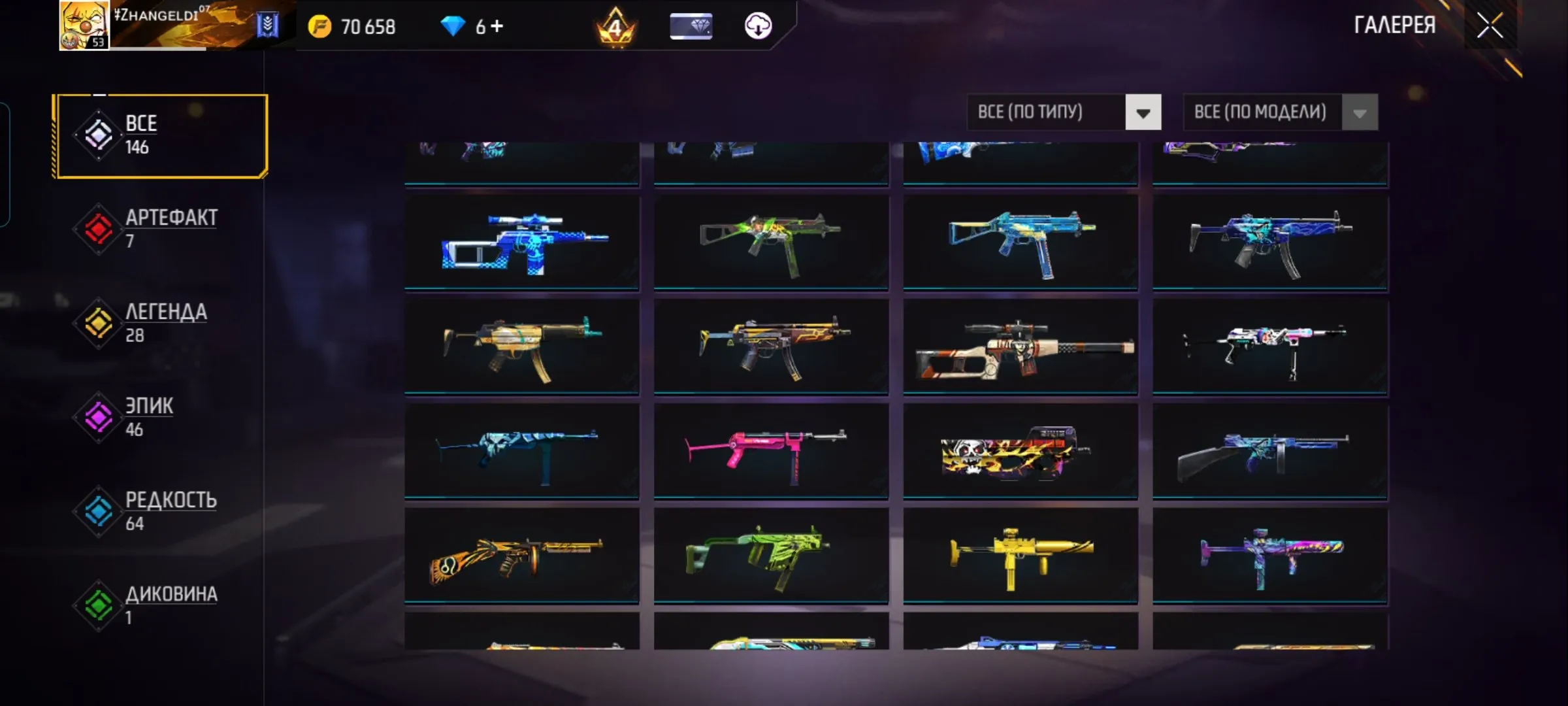Select the red АРТЕФАКТ rarity icon
The height and width of the screenshot is (706, 1568).
[98, 229]
